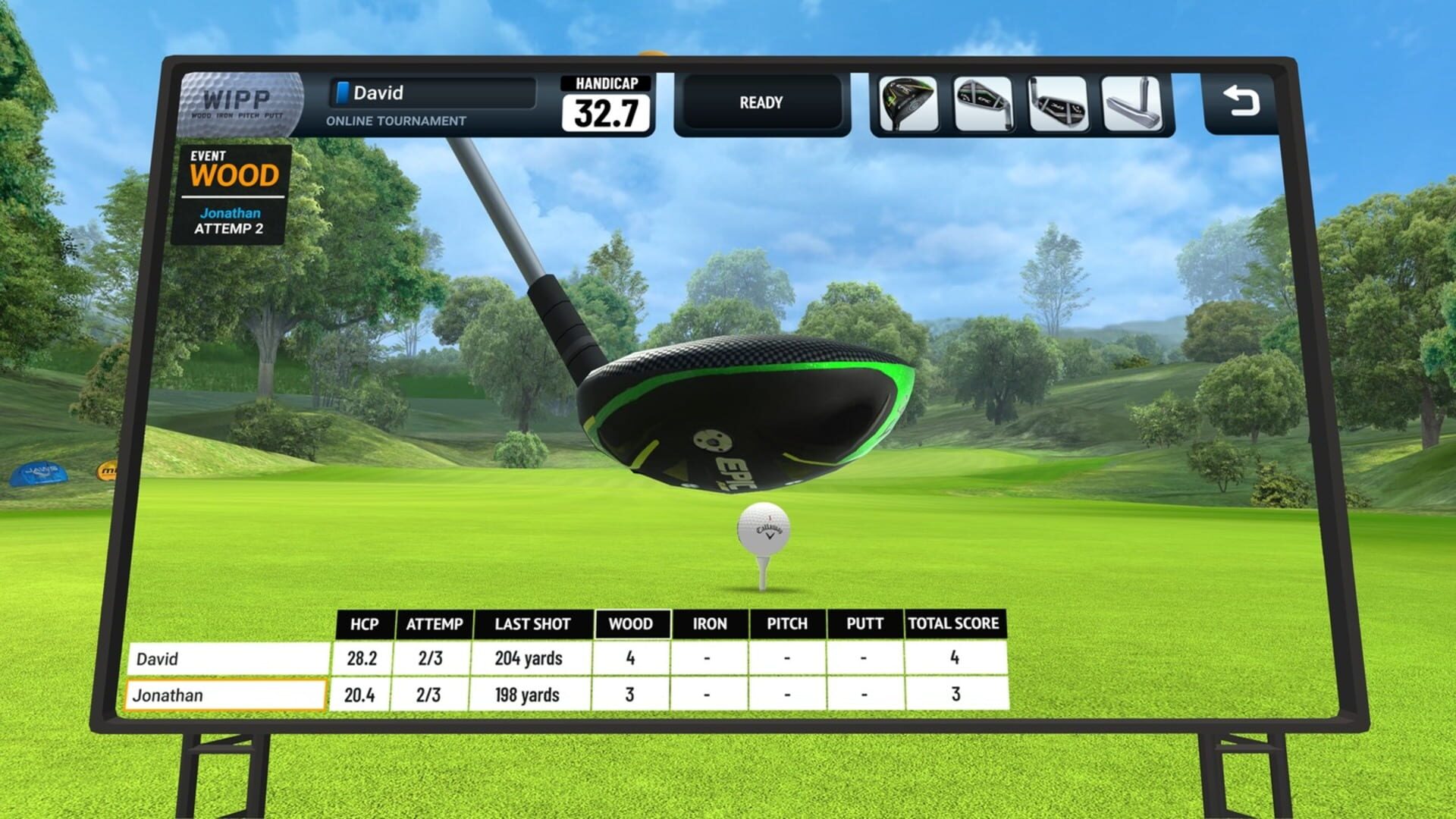Image resolution: width=1456 pixels, height=819 pixels.
Task: Select David's scoreboard row
Action: (x=227, y=658)
